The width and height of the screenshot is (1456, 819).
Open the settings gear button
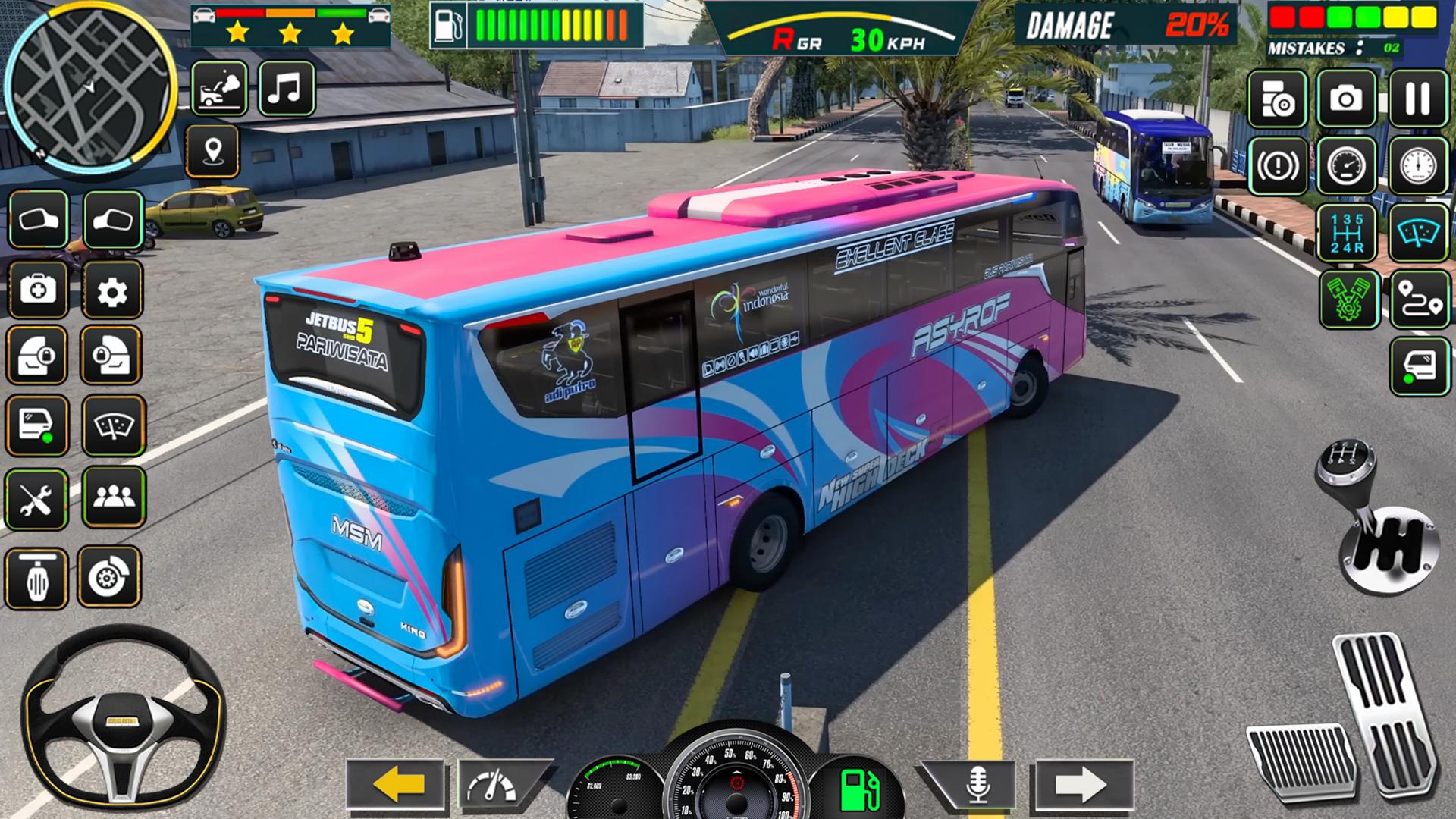click(112, 290)
